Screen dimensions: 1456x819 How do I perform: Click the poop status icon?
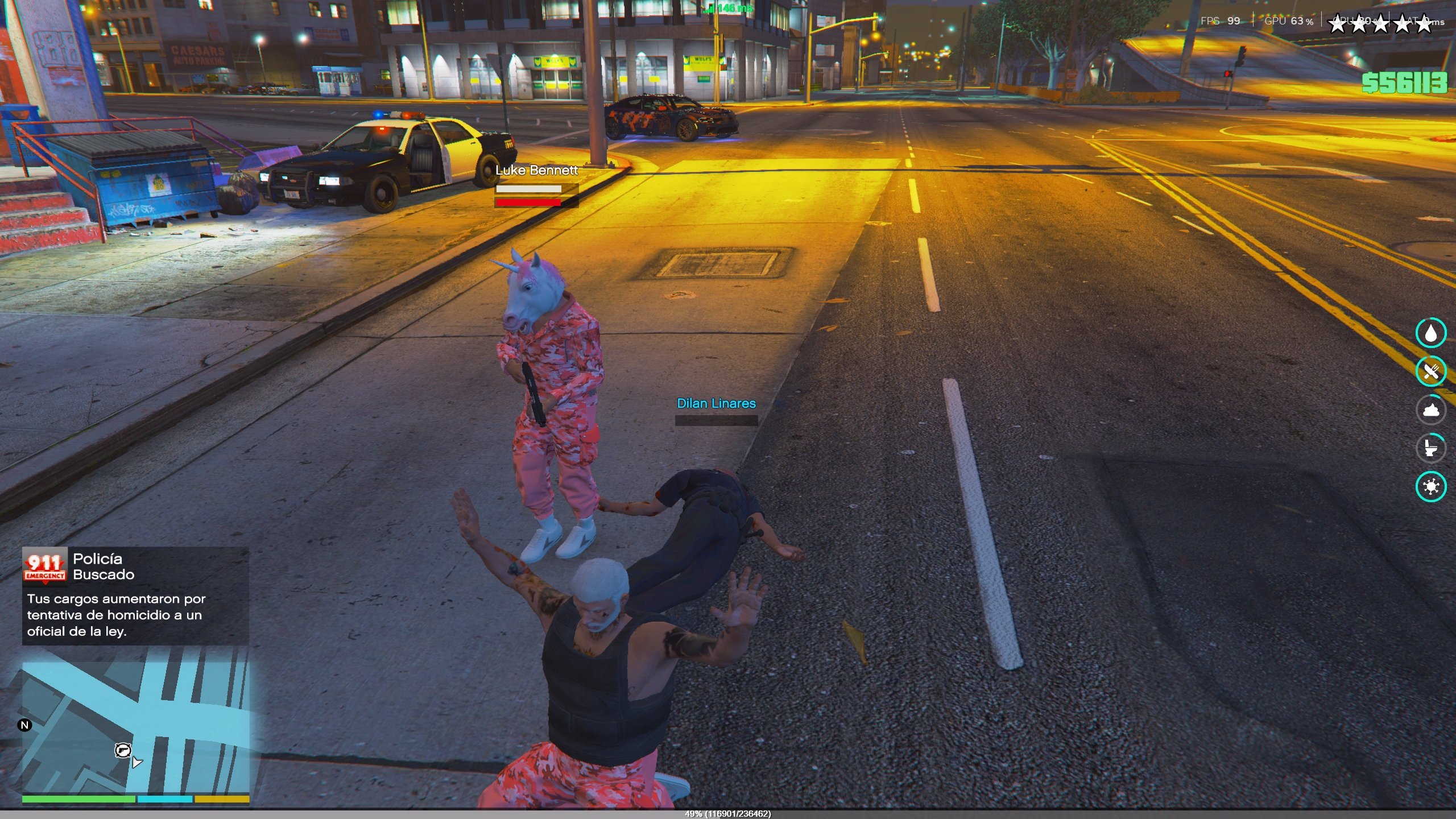click(x=1430, y=409)
